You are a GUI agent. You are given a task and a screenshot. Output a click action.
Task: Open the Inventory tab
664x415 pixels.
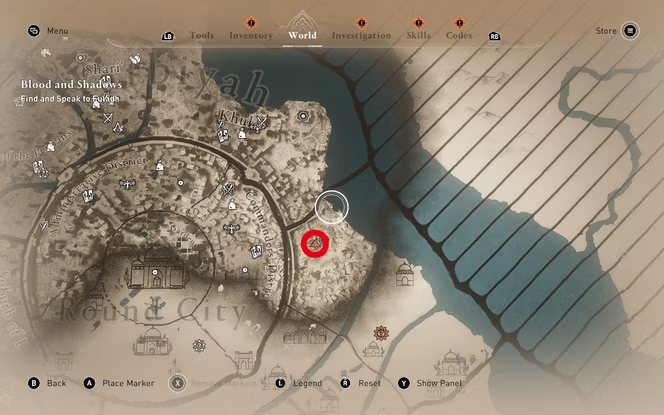[251, 35]
